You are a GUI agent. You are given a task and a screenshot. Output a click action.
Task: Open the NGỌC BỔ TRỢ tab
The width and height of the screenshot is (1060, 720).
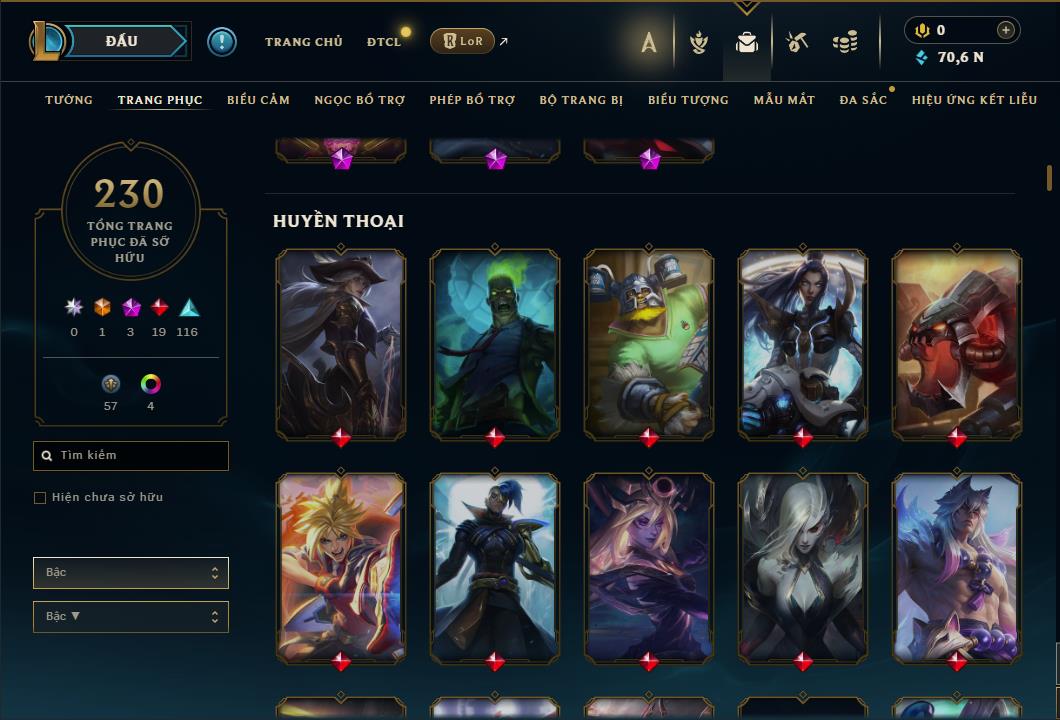pyautogui.click(x=359, y=100)
